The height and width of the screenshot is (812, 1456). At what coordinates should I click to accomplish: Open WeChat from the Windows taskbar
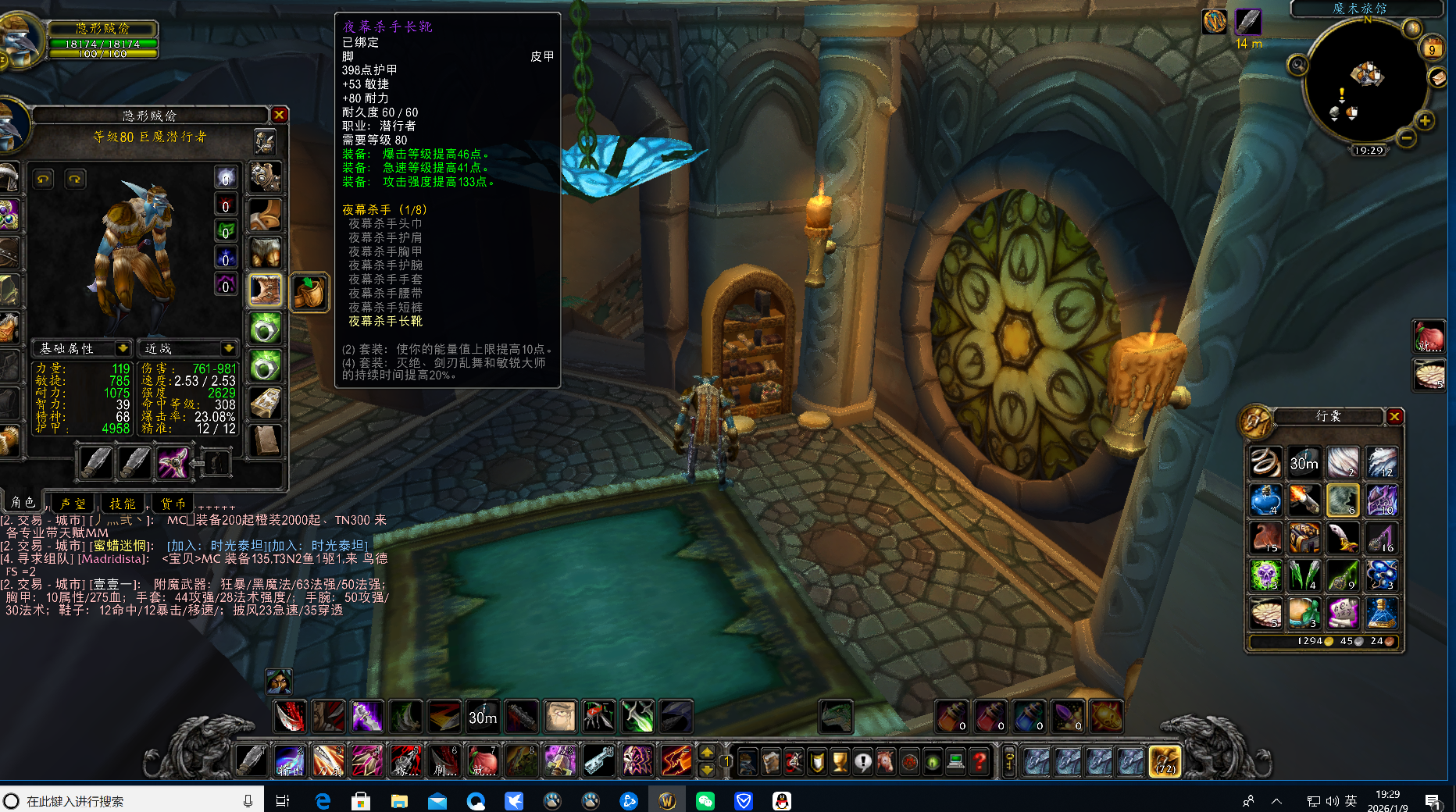tap(705, 801)
